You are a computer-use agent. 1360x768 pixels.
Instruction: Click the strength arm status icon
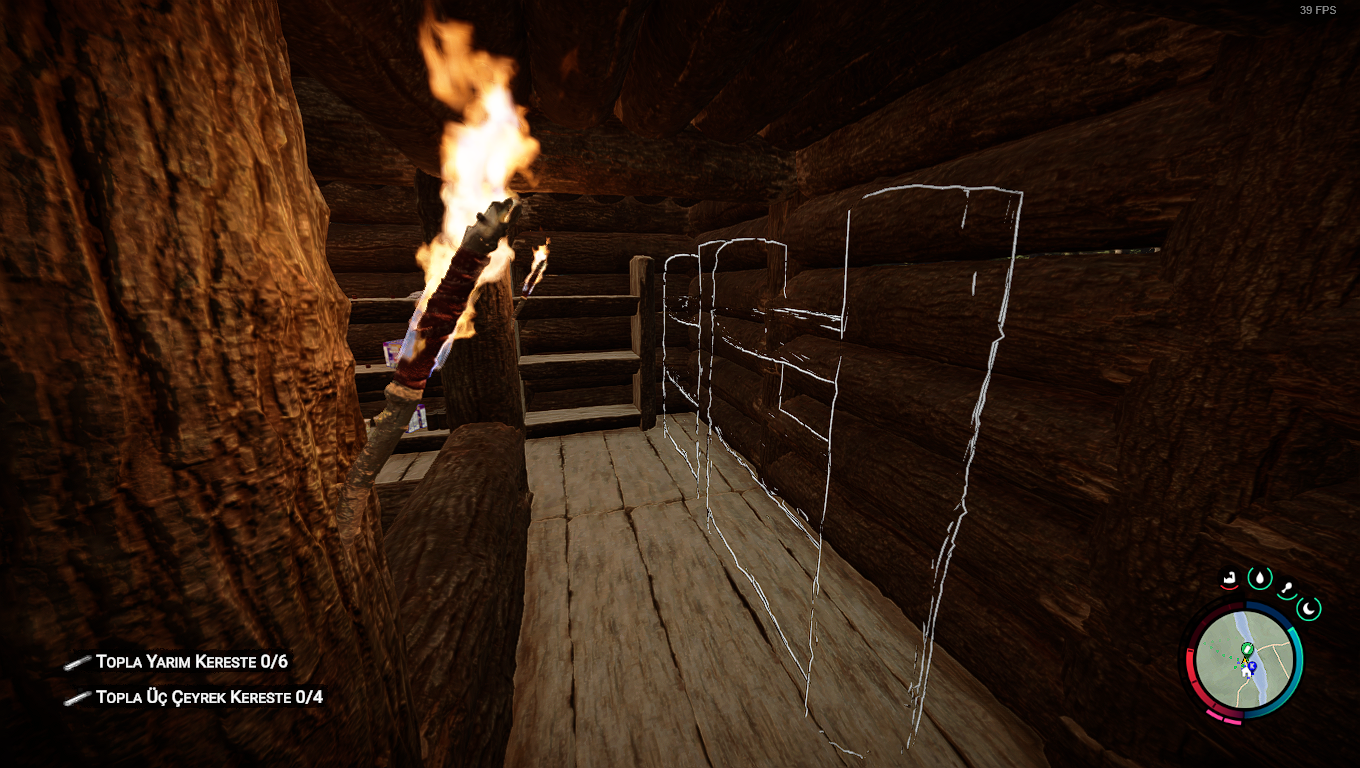pos(1231,577)
